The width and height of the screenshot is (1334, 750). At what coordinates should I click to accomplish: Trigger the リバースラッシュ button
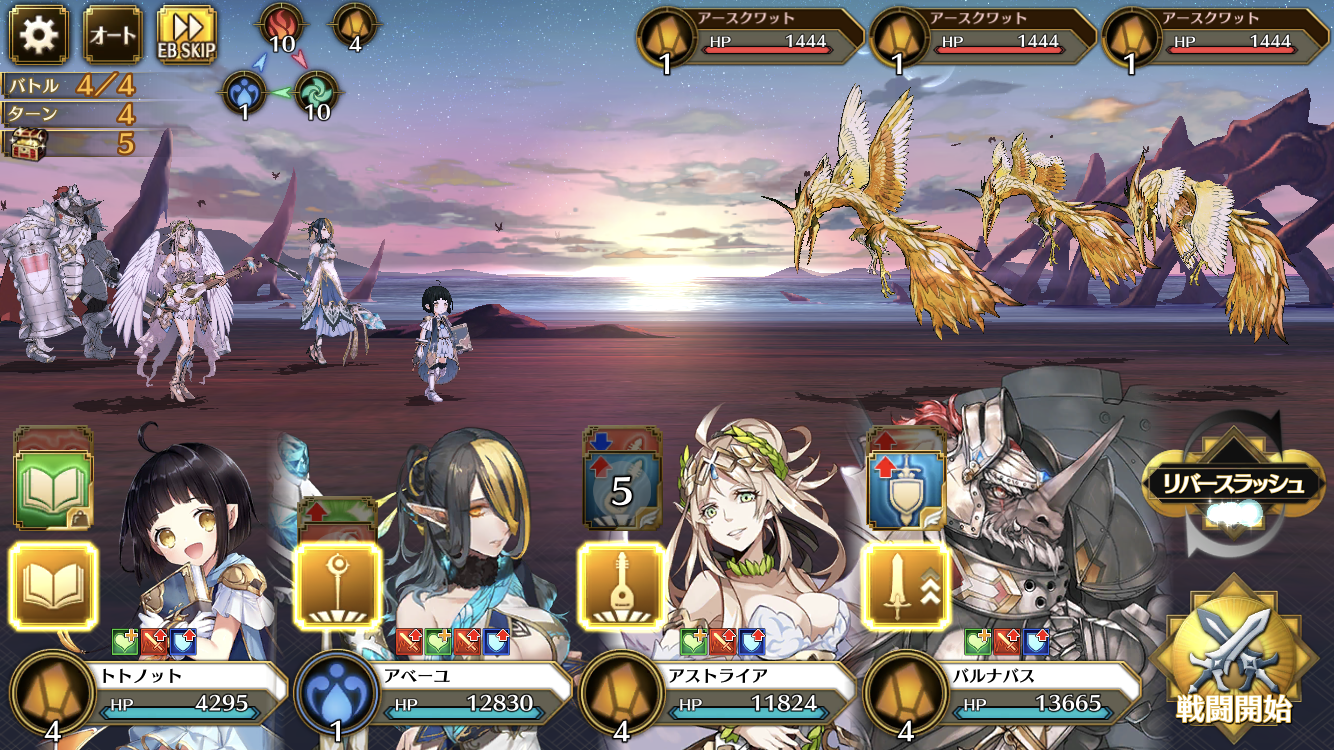pyautogui.click(x=1232, y=486)
